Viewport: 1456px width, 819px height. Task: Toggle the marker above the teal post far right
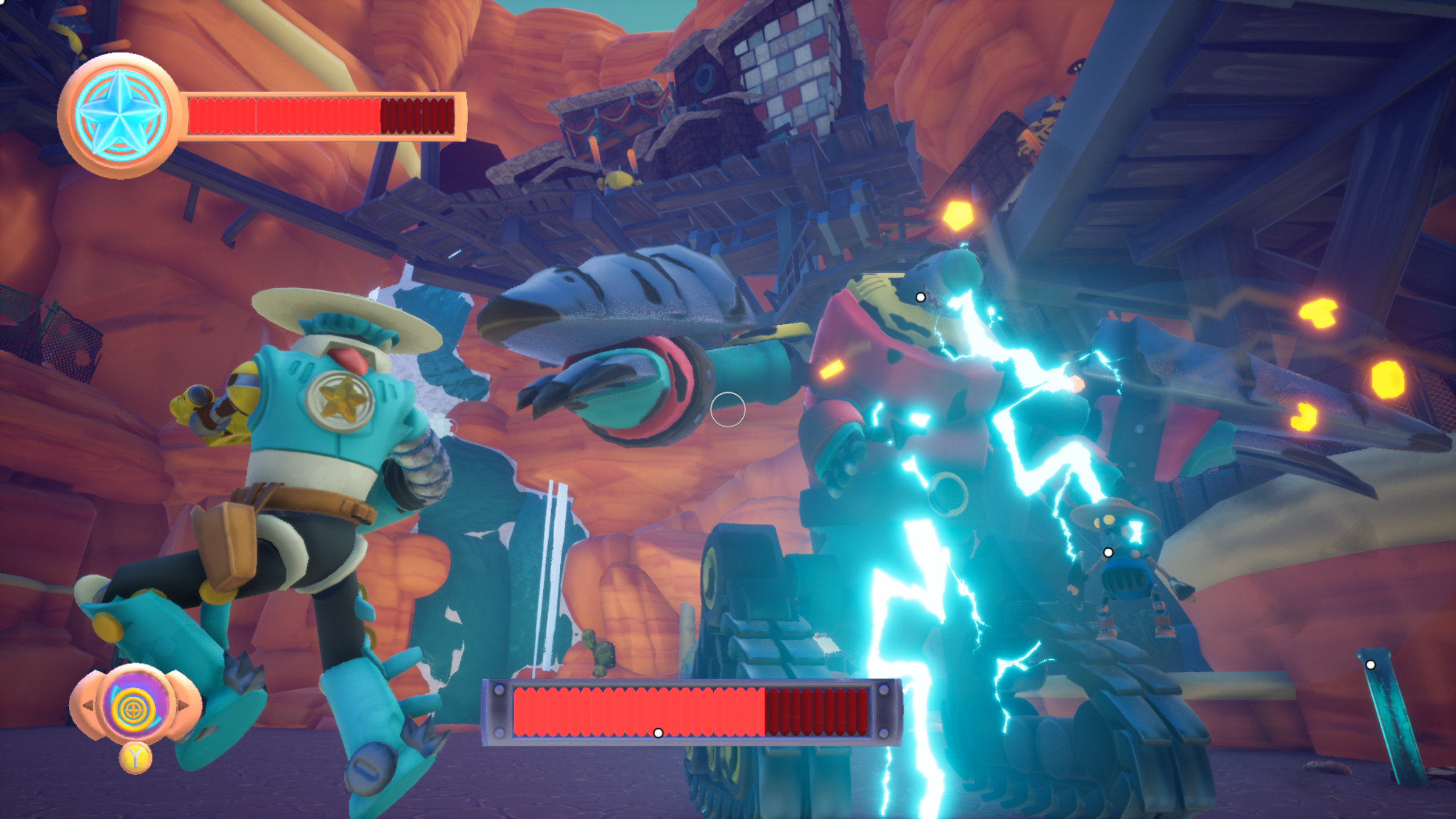[1371, 665]
